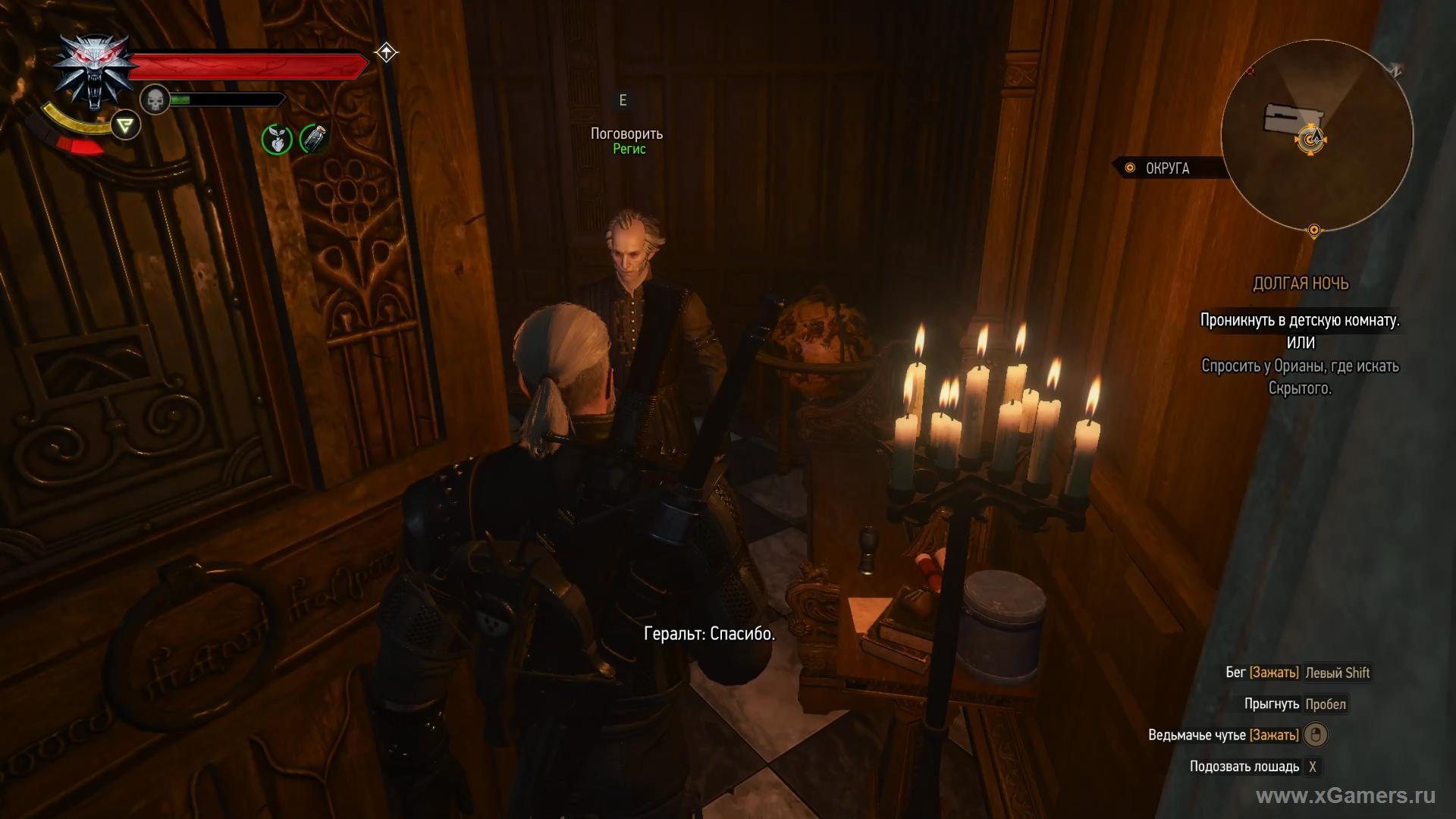Viewport: 1456px width, 819px height.
Task: Select the 'Спросить у Орианы' objective
Action: pos(1300,377)
